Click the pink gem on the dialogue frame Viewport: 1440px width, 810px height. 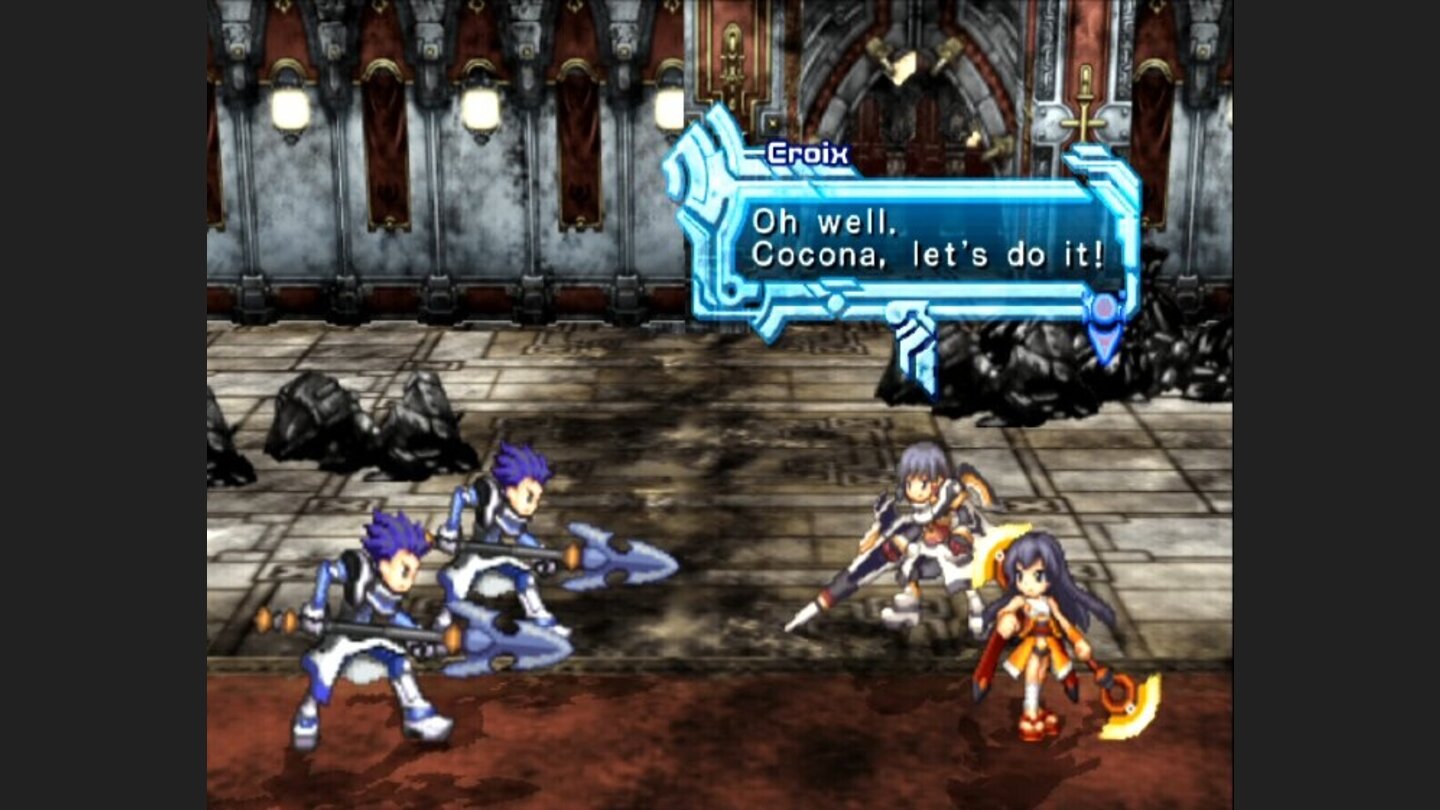[1105, 309]
